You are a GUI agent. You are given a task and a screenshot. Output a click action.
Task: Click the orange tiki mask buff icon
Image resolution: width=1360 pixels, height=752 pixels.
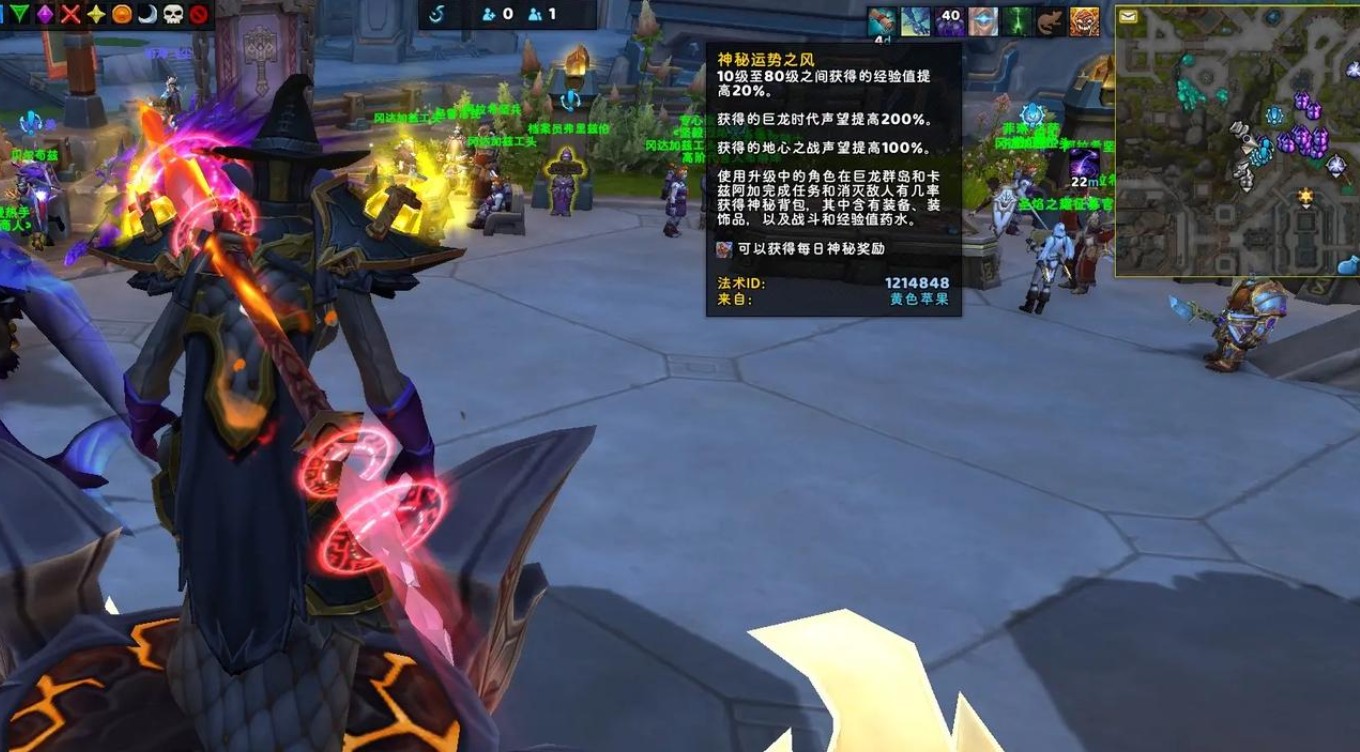coord(1084,21)
